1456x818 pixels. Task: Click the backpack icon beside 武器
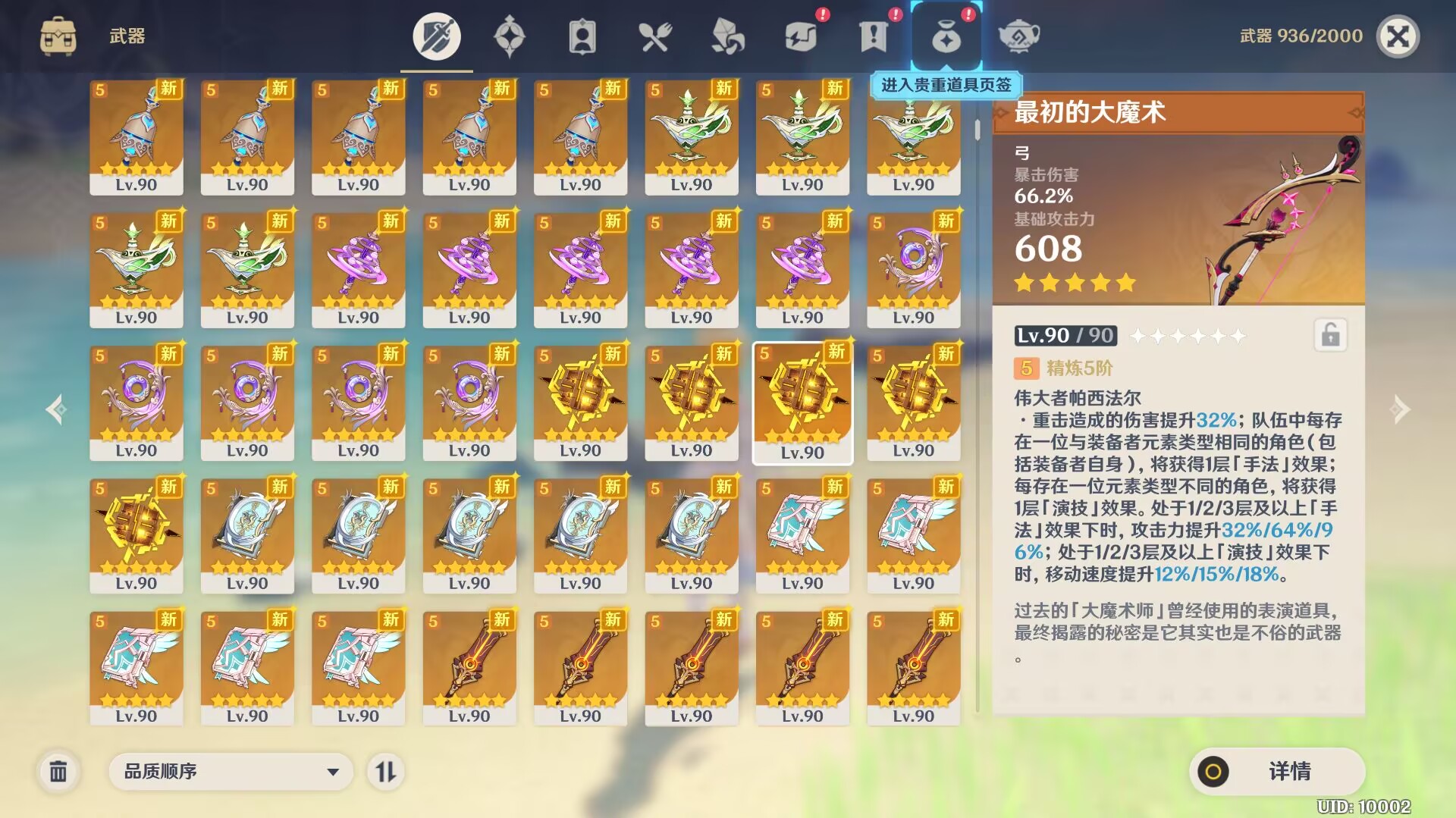[x=58, y=36]
